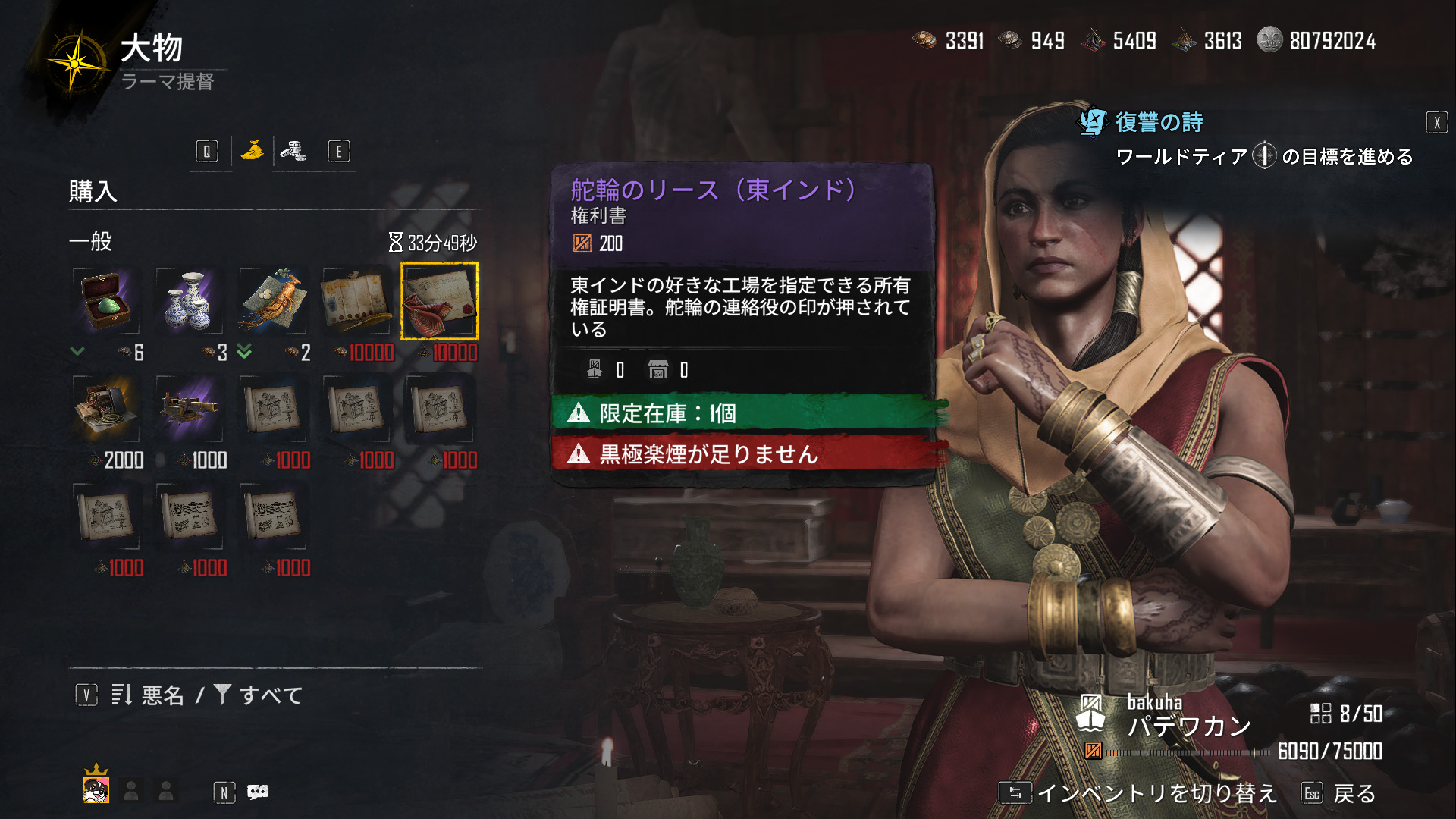
Task: Select the crowned party leader avatar
Action: pyautogui.click(x=96, y=789)
